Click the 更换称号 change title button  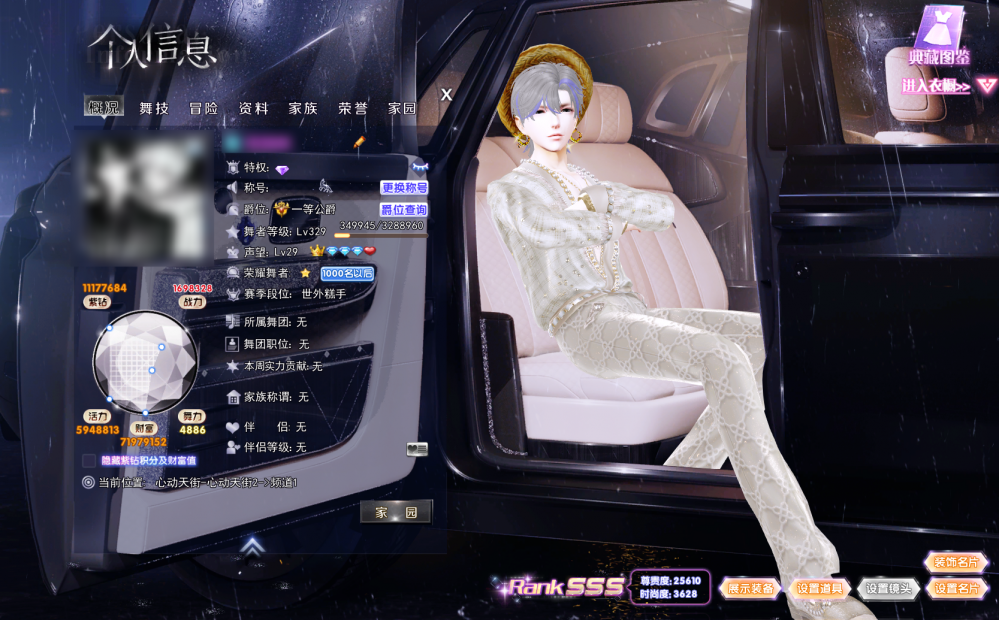tap(404, 187)
